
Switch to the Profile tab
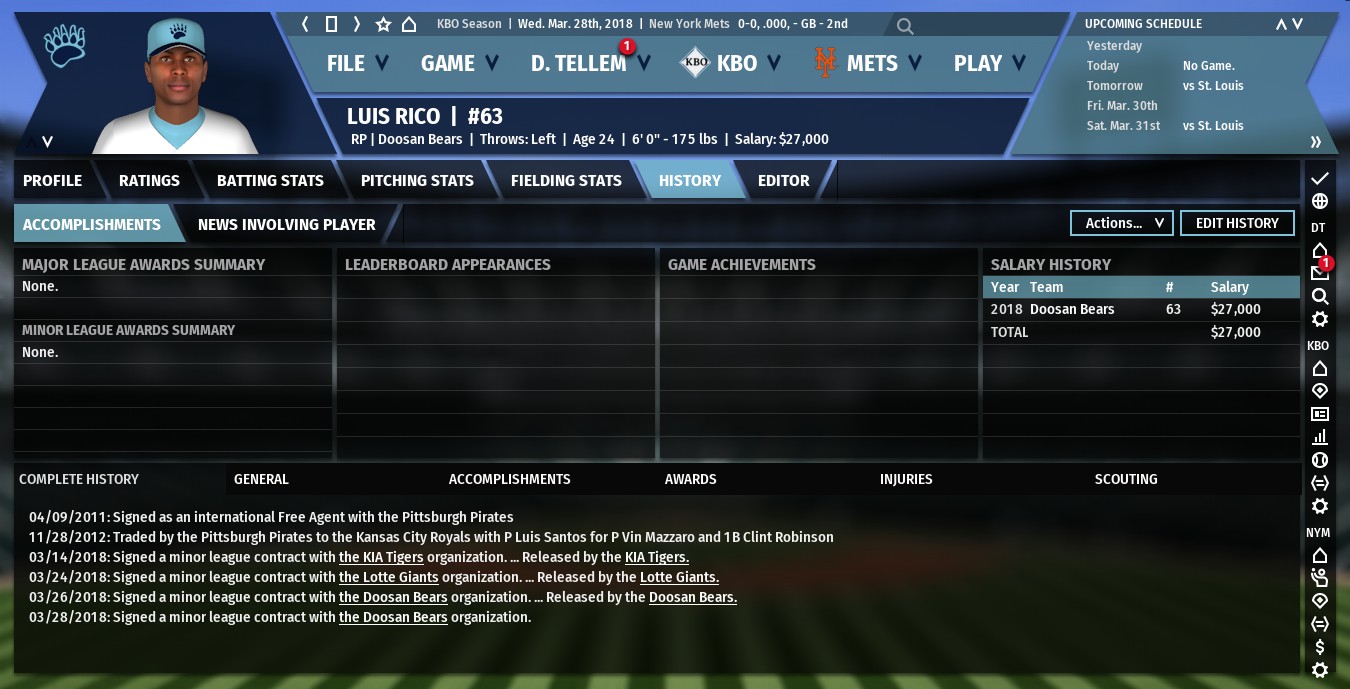(53, 181)
